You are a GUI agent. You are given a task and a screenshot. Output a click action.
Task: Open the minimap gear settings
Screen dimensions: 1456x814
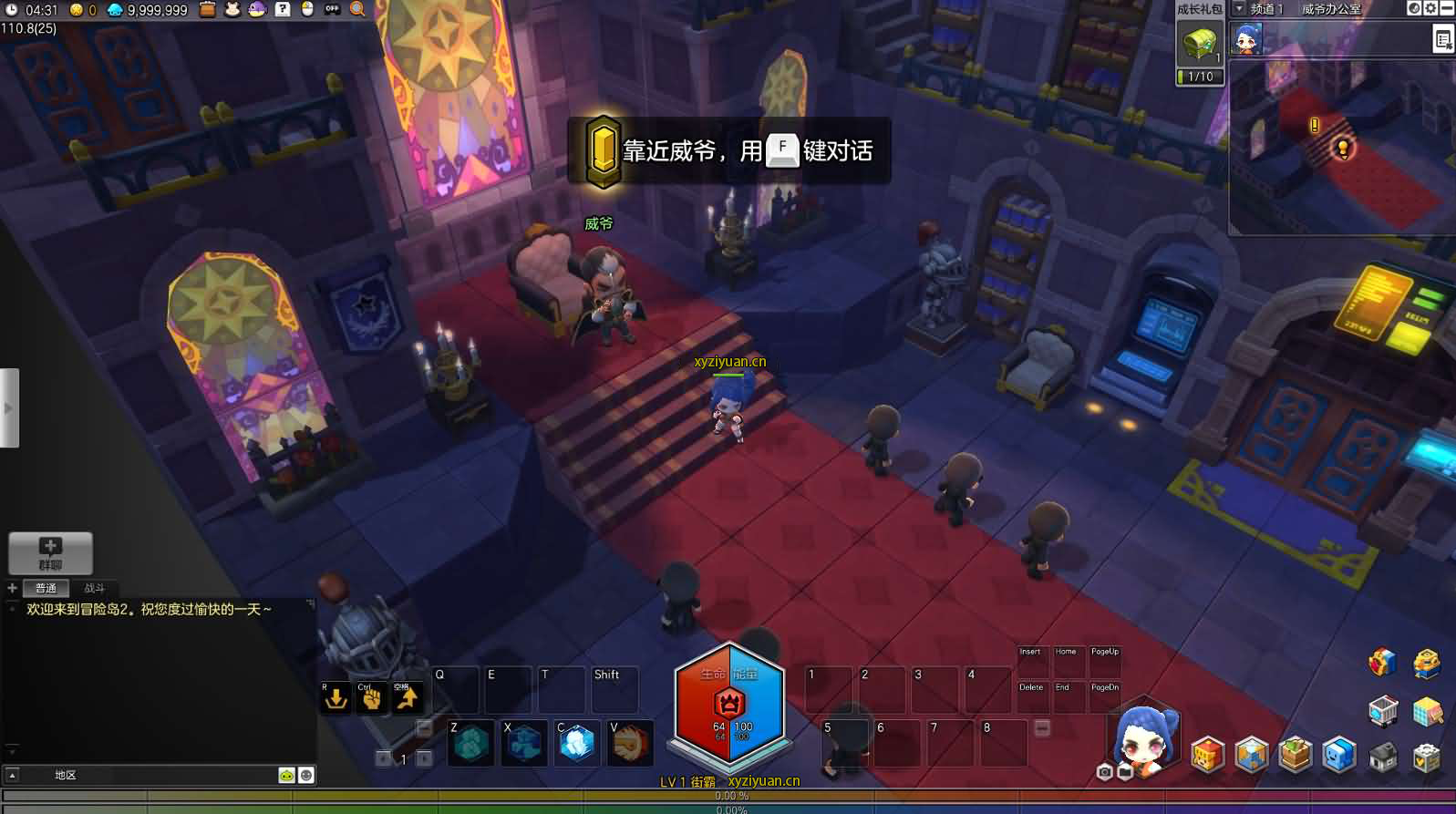coord(1430,9)
